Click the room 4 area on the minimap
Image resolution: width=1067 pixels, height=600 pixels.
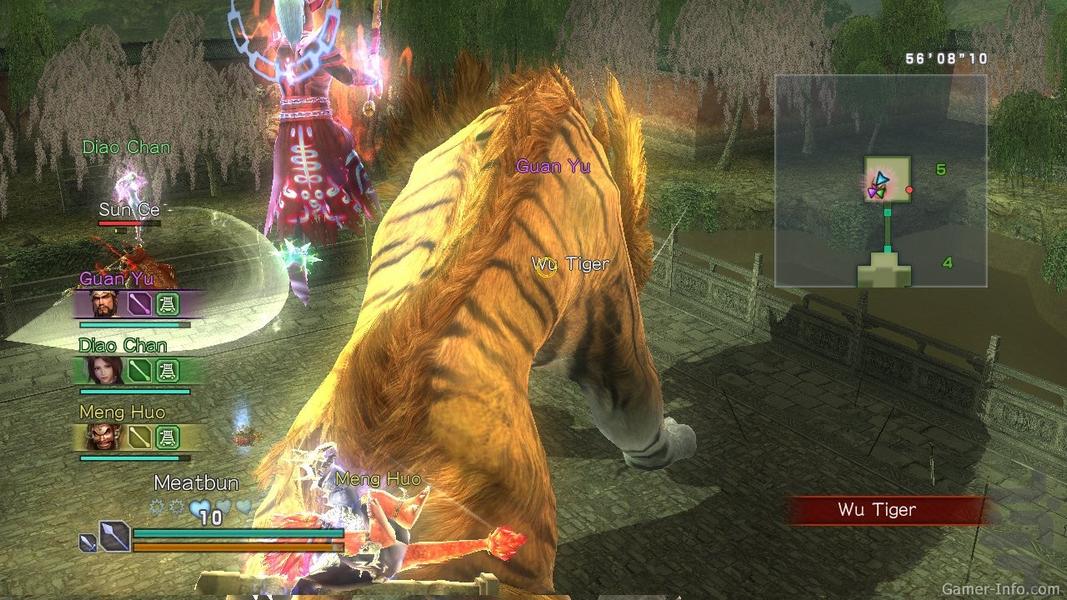(x=887, y=268)
